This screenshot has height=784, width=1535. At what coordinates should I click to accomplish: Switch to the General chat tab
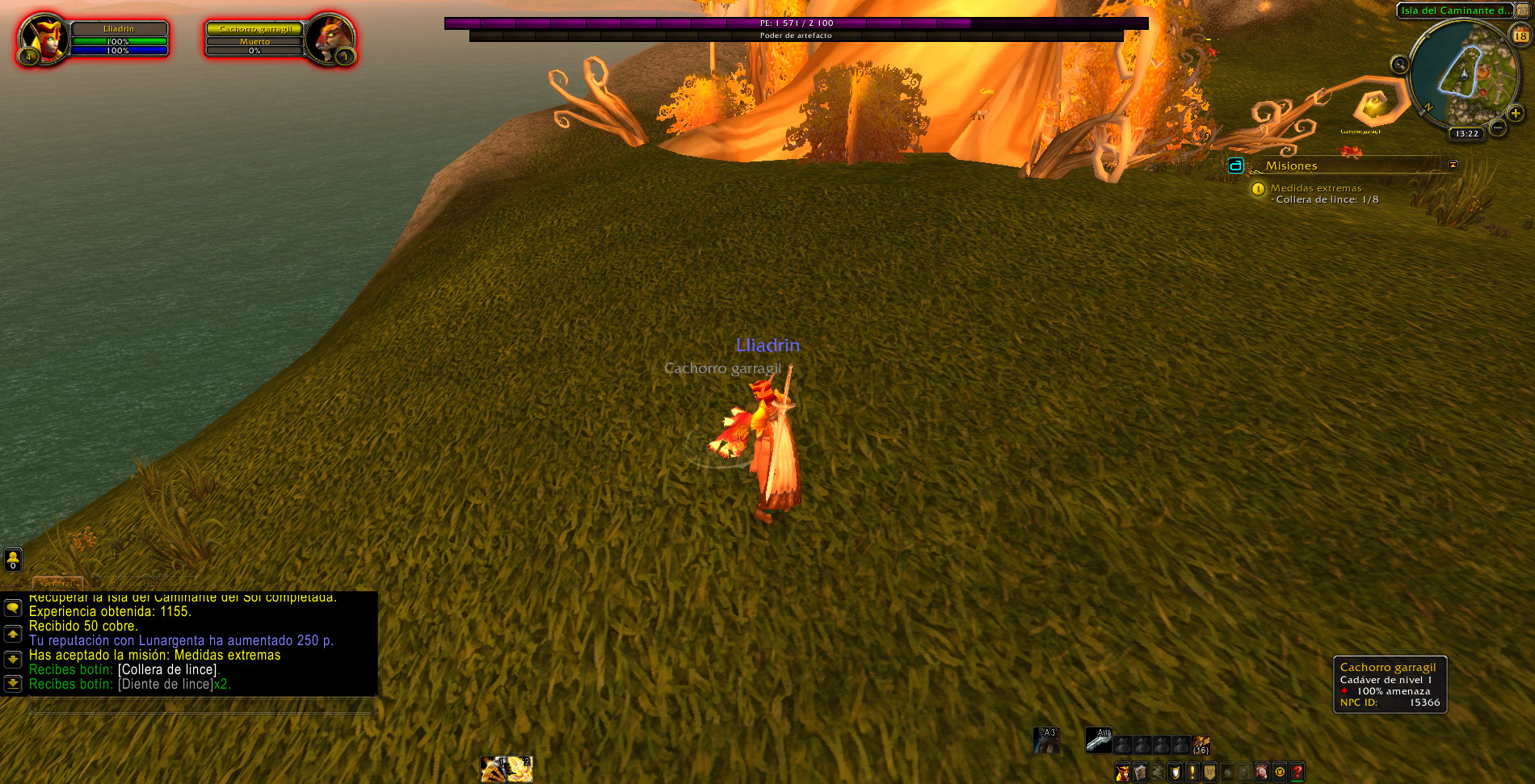pyautogui.click(x=57, y=583)
